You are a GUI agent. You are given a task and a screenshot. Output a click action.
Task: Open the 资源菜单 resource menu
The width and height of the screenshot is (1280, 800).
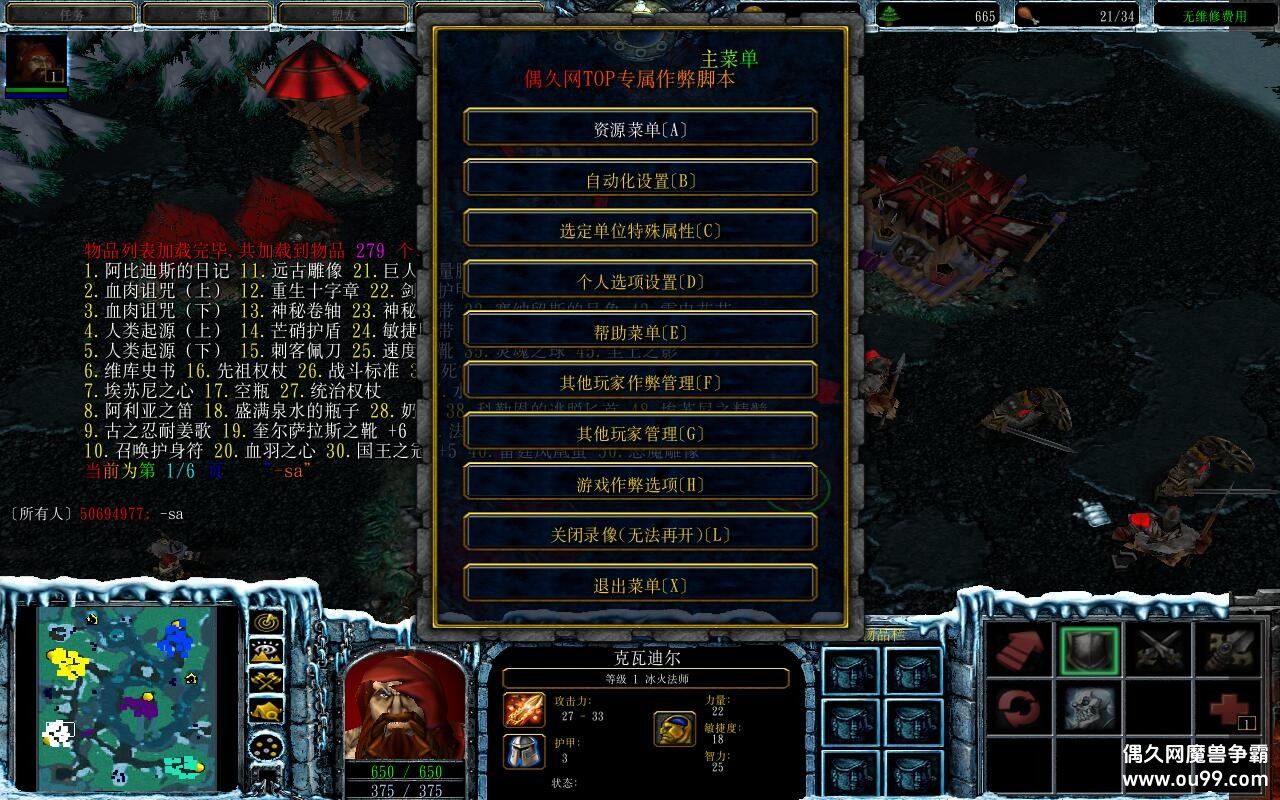tap(640, 130)
